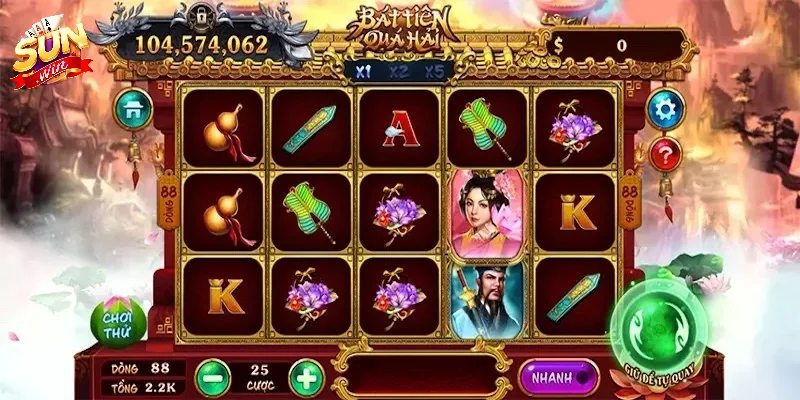This screenshot has height=400, width=800.
Task: Select the X1 multiplier tab
Action: click(362, 71)
